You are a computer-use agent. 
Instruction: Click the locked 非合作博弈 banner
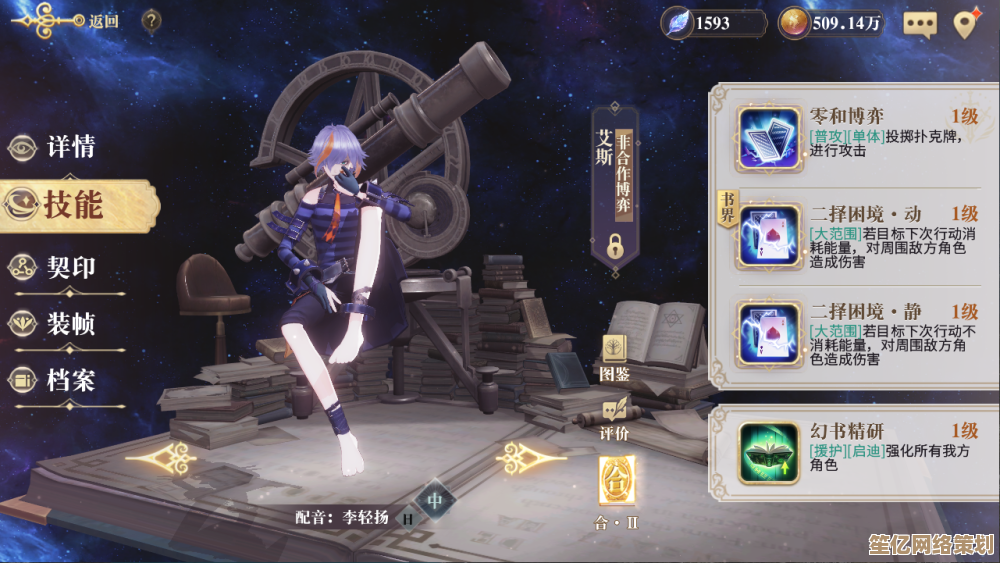pos(615,188)
